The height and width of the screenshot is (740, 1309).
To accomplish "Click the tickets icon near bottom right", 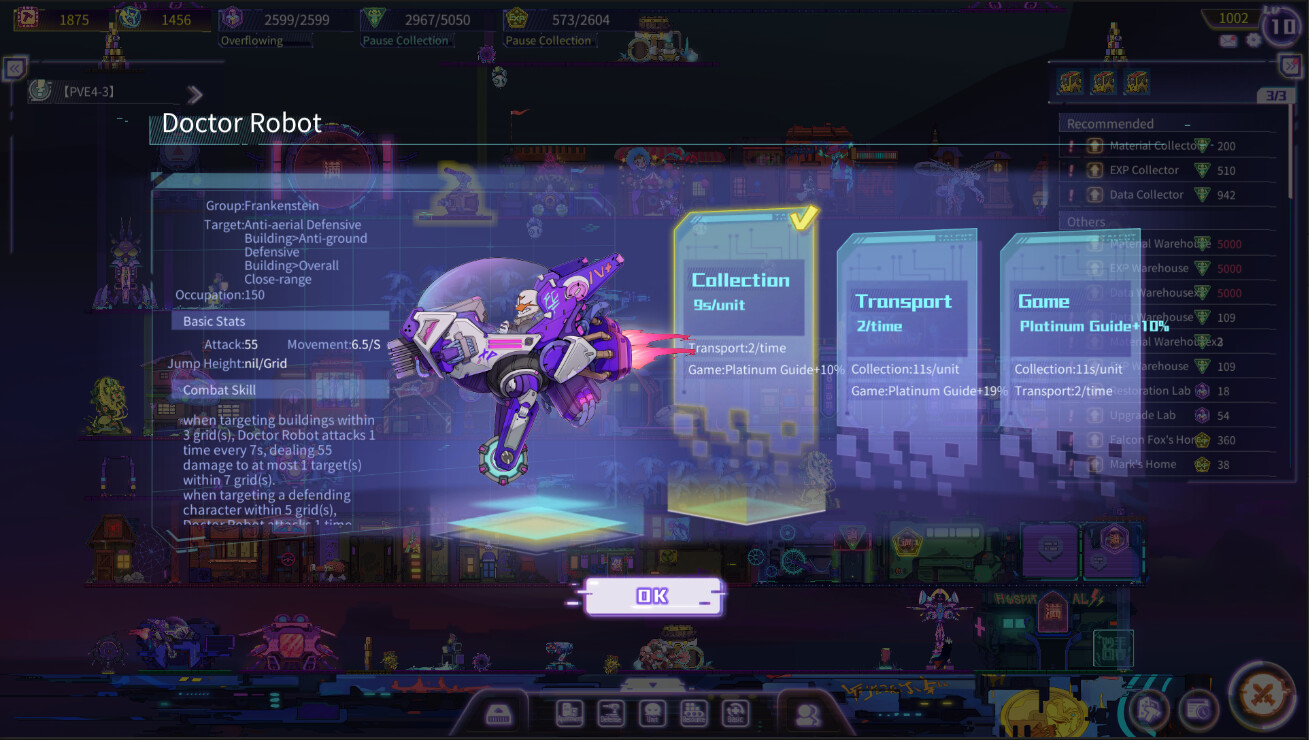I will [x=1149, y=708].
